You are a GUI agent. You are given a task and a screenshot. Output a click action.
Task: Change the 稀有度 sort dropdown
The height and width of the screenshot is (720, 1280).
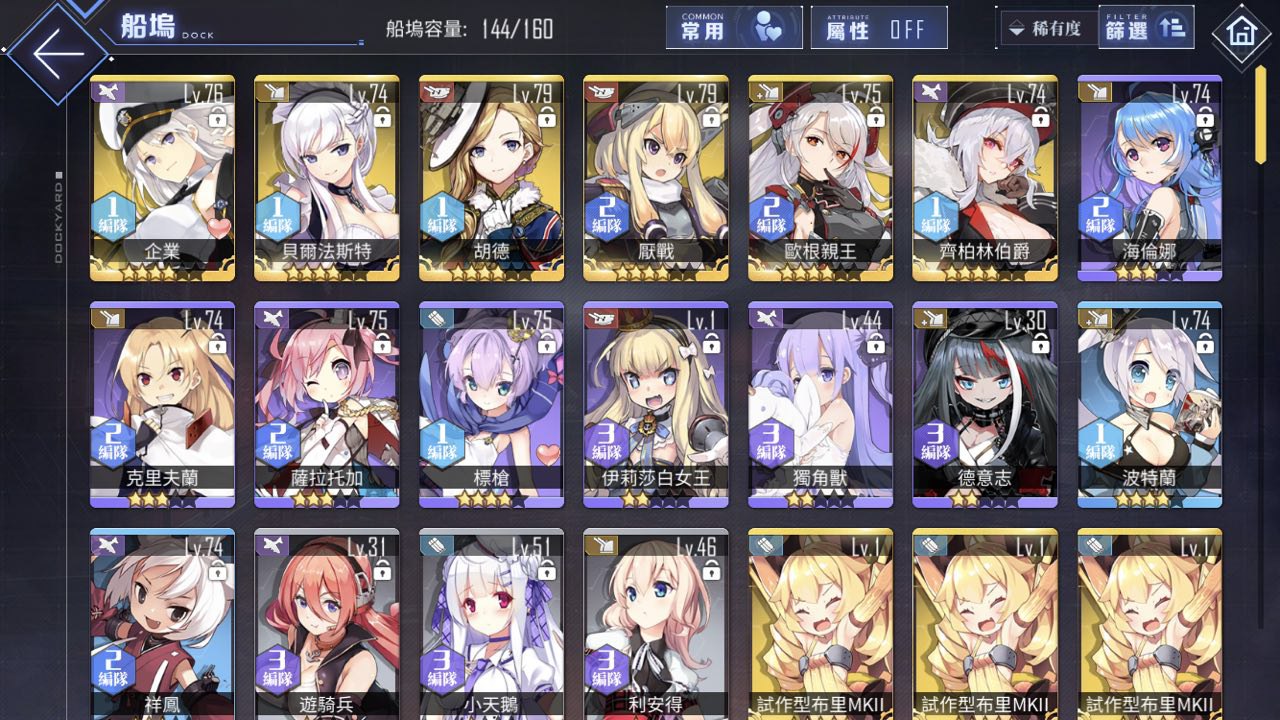(x=1047, y=29)
